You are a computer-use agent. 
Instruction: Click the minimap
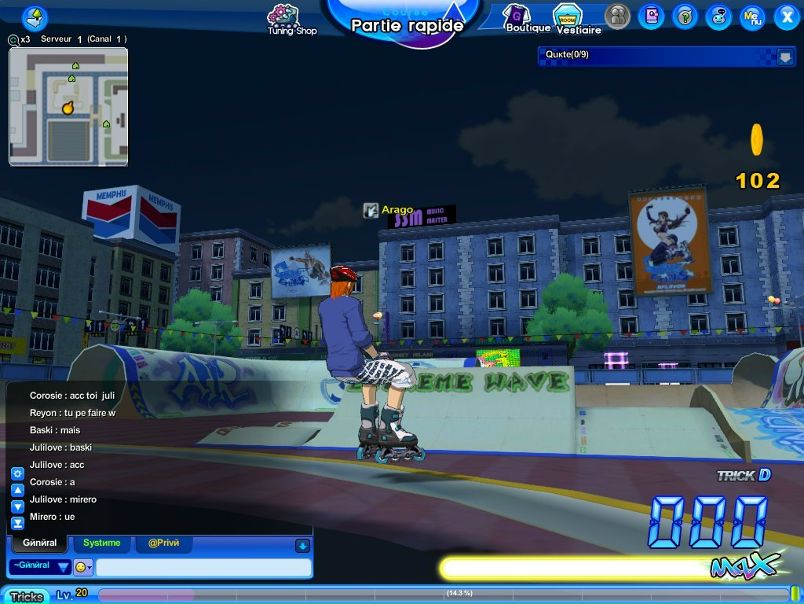pos(69,106)
